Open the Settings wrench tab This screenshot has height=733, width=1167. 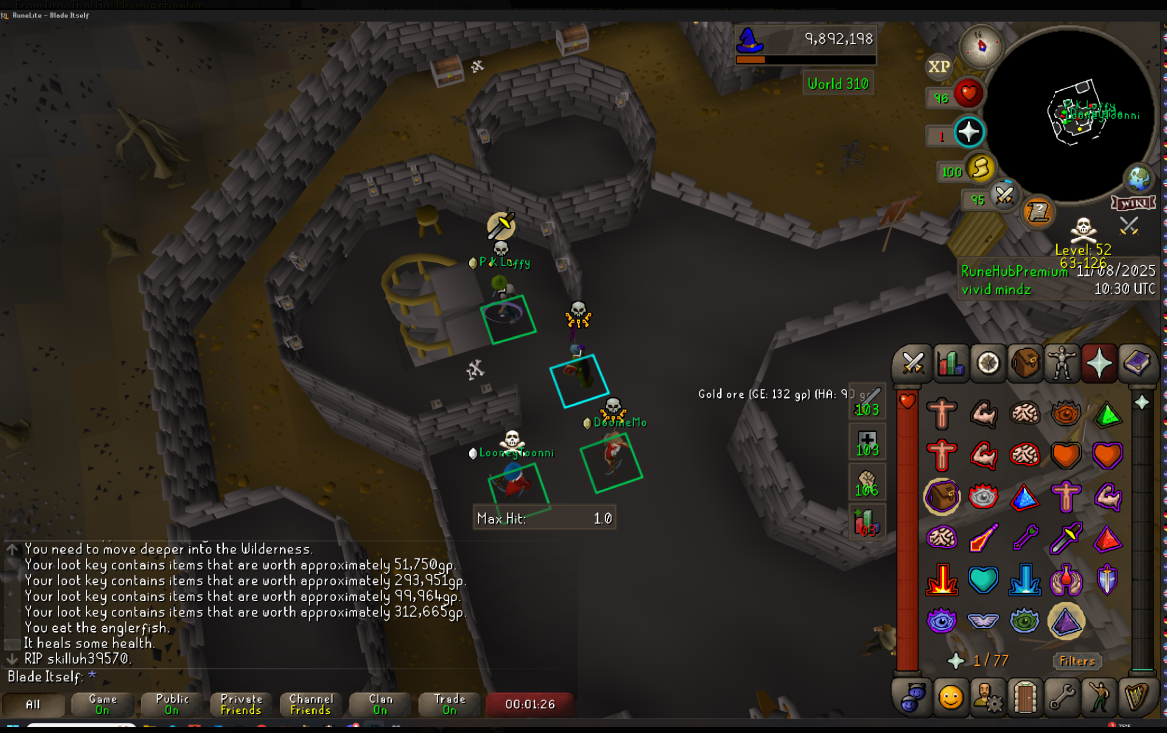click(1062, 696)
